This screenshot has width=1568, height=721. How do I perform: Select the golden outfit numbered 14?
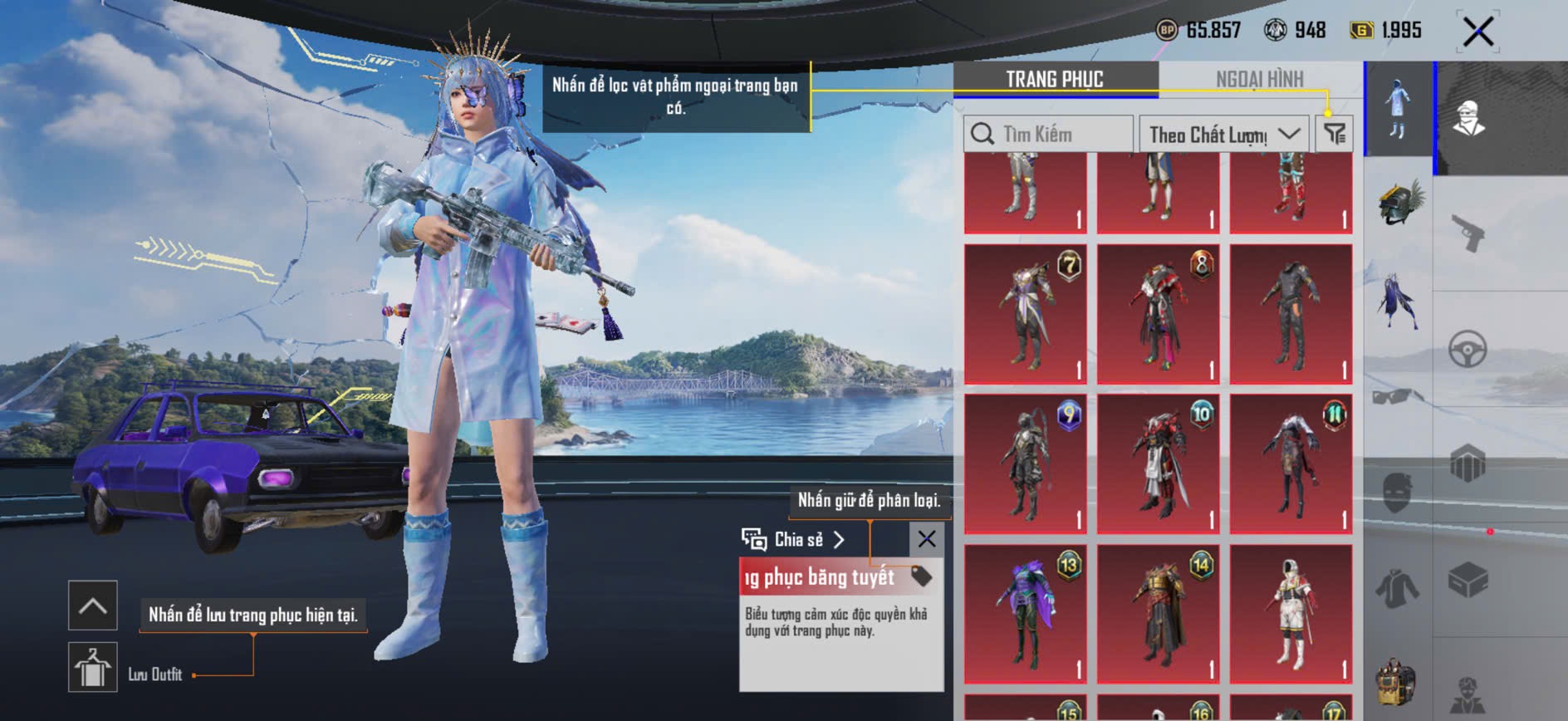coord(1159,614)
